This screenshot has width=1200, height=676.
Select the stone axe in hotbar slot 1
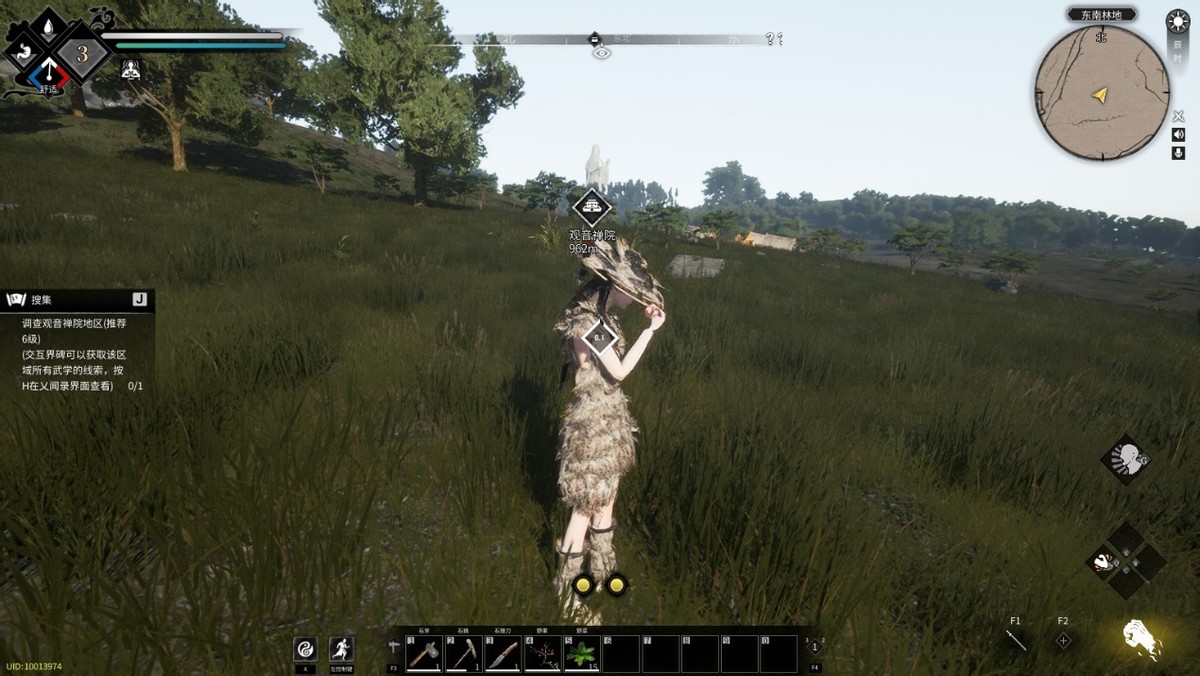point(424,654)
